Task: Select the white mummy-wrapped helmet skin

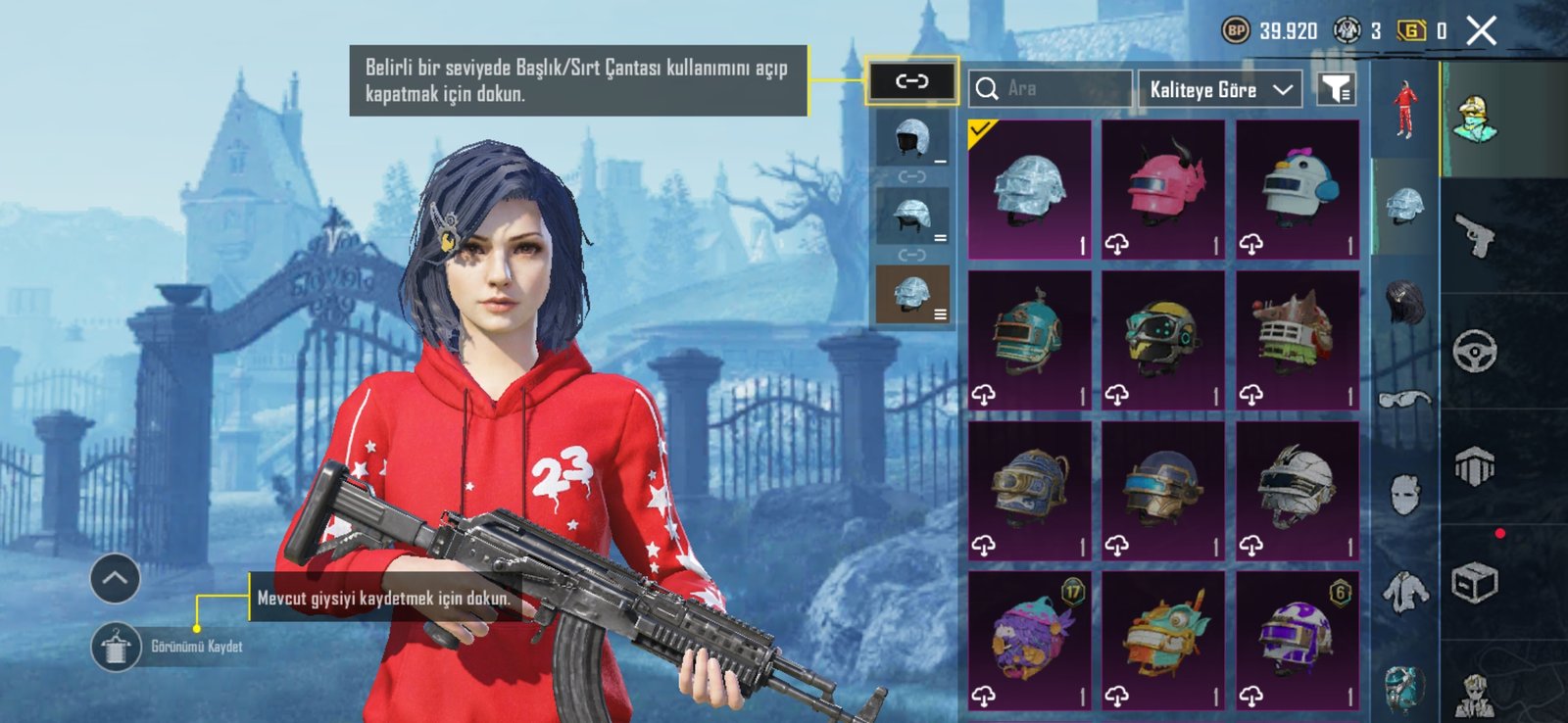Action: pyautogui.click(x=1298, y=490)
